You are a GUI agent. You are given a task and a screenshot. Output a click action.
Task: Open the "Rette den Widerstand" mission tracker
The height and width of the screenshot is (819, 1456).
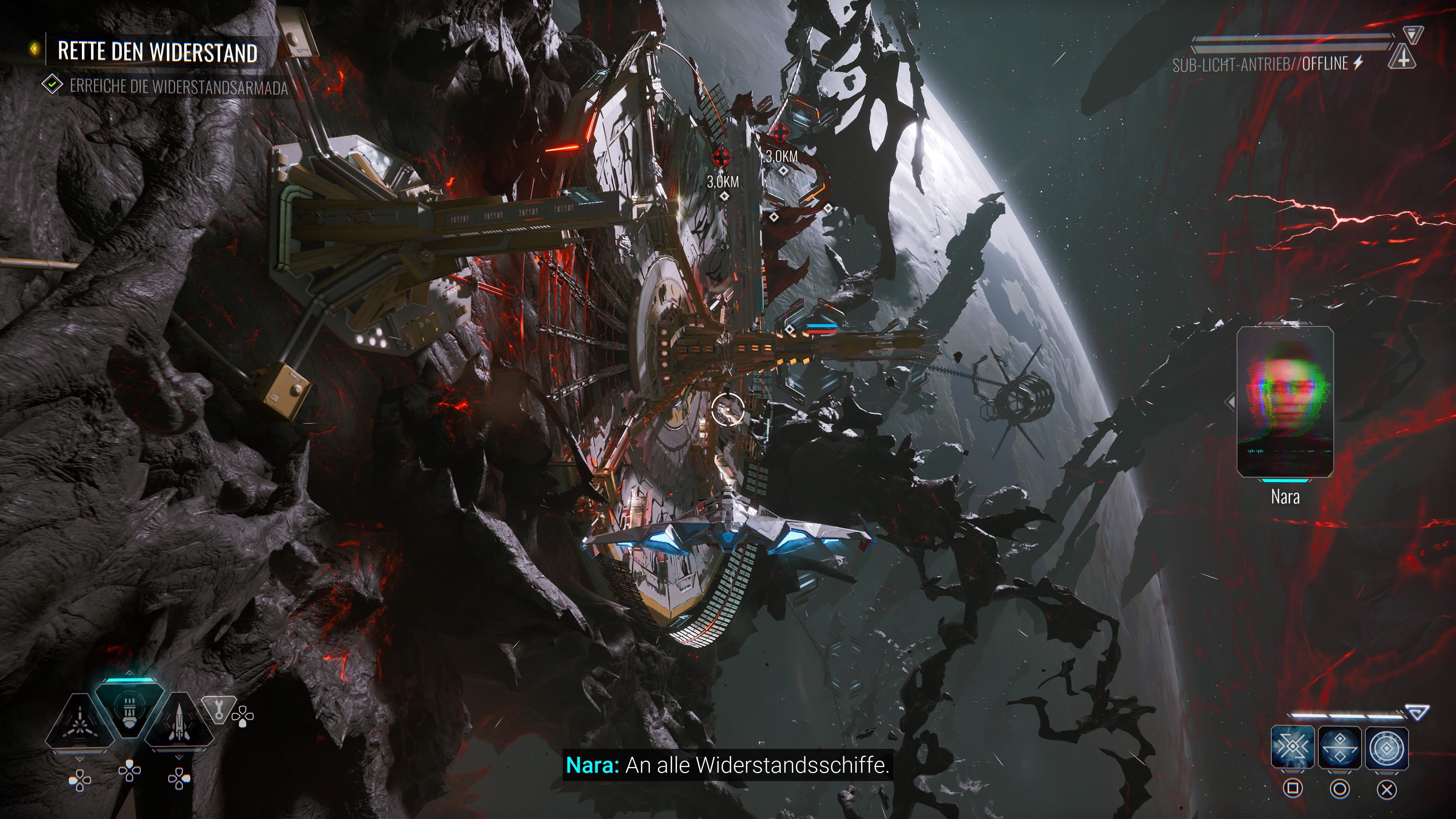157,52
